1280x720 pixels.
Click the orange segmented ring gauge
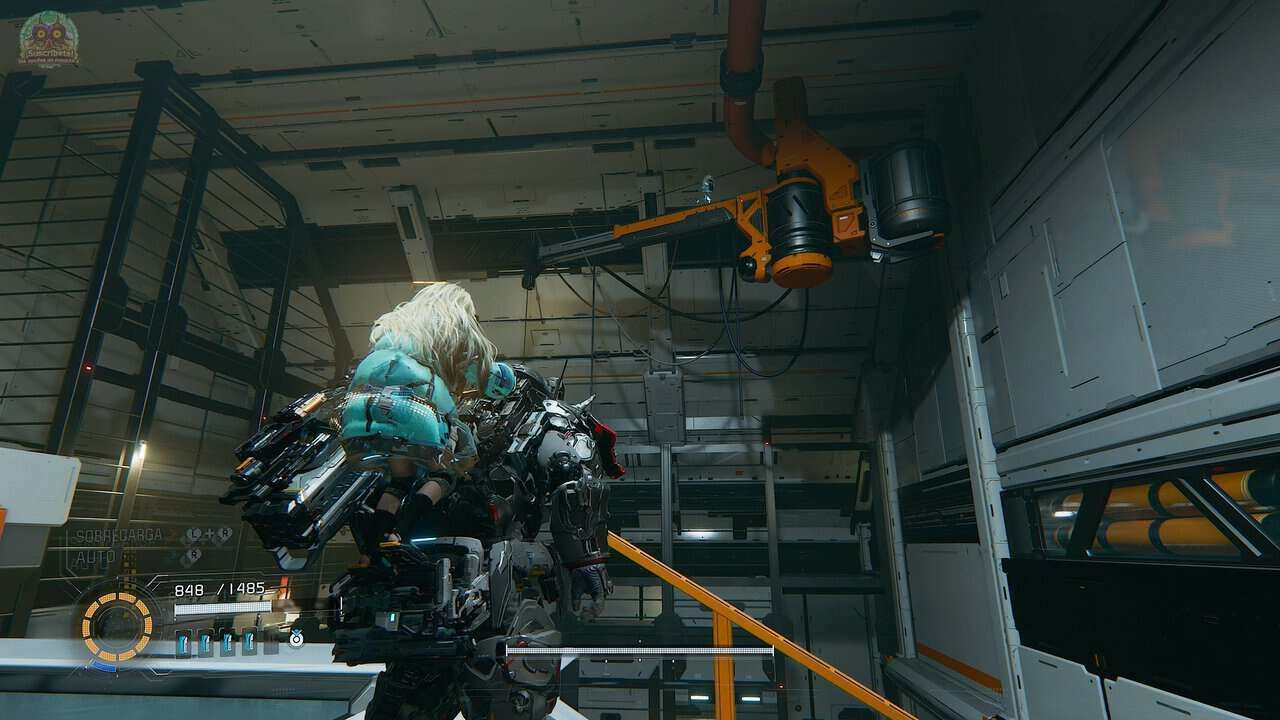tap(117, 625)
